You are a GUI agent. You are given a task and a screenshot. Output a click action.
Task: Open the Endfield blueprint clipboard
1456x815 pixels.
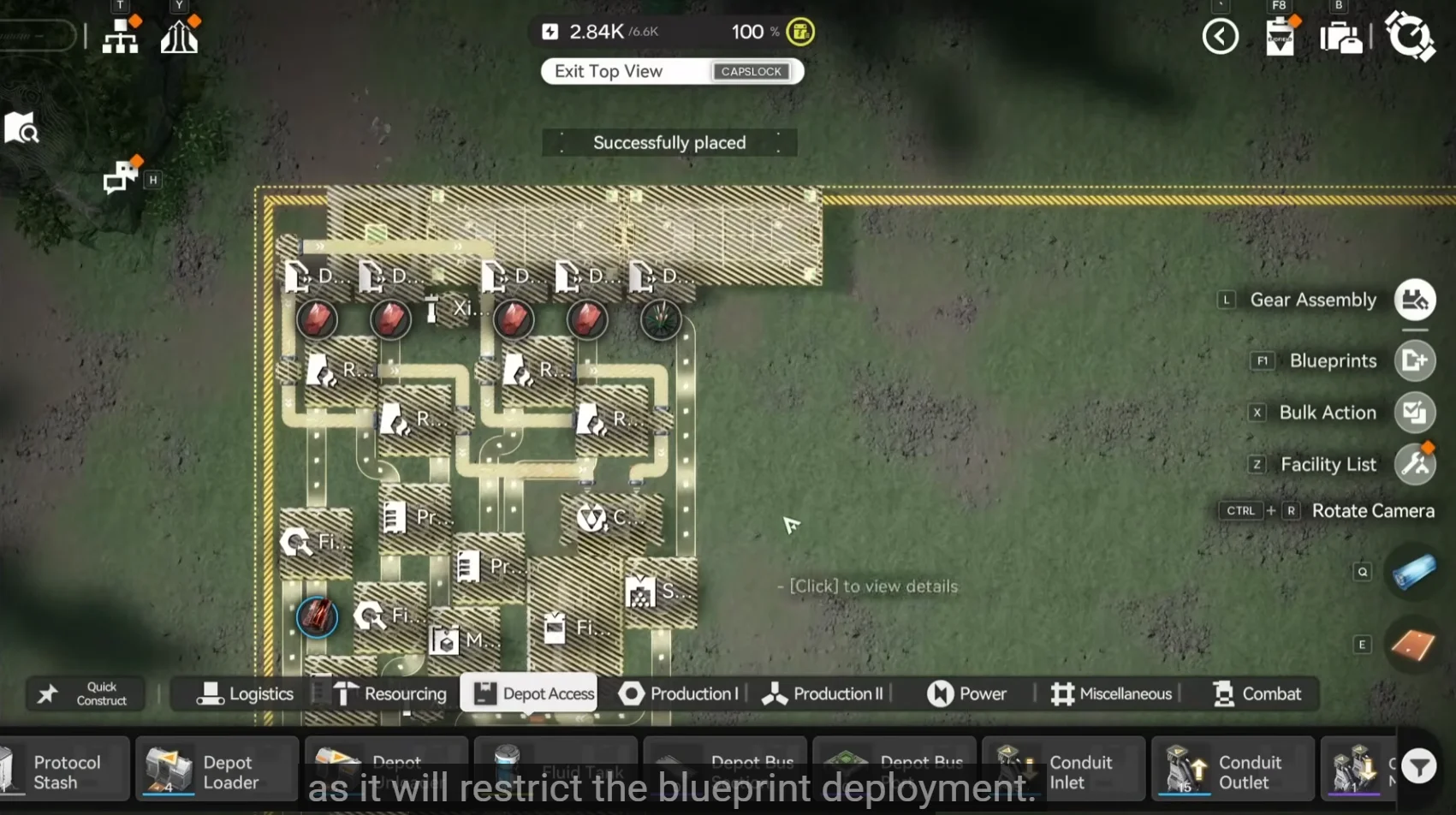1280,37
